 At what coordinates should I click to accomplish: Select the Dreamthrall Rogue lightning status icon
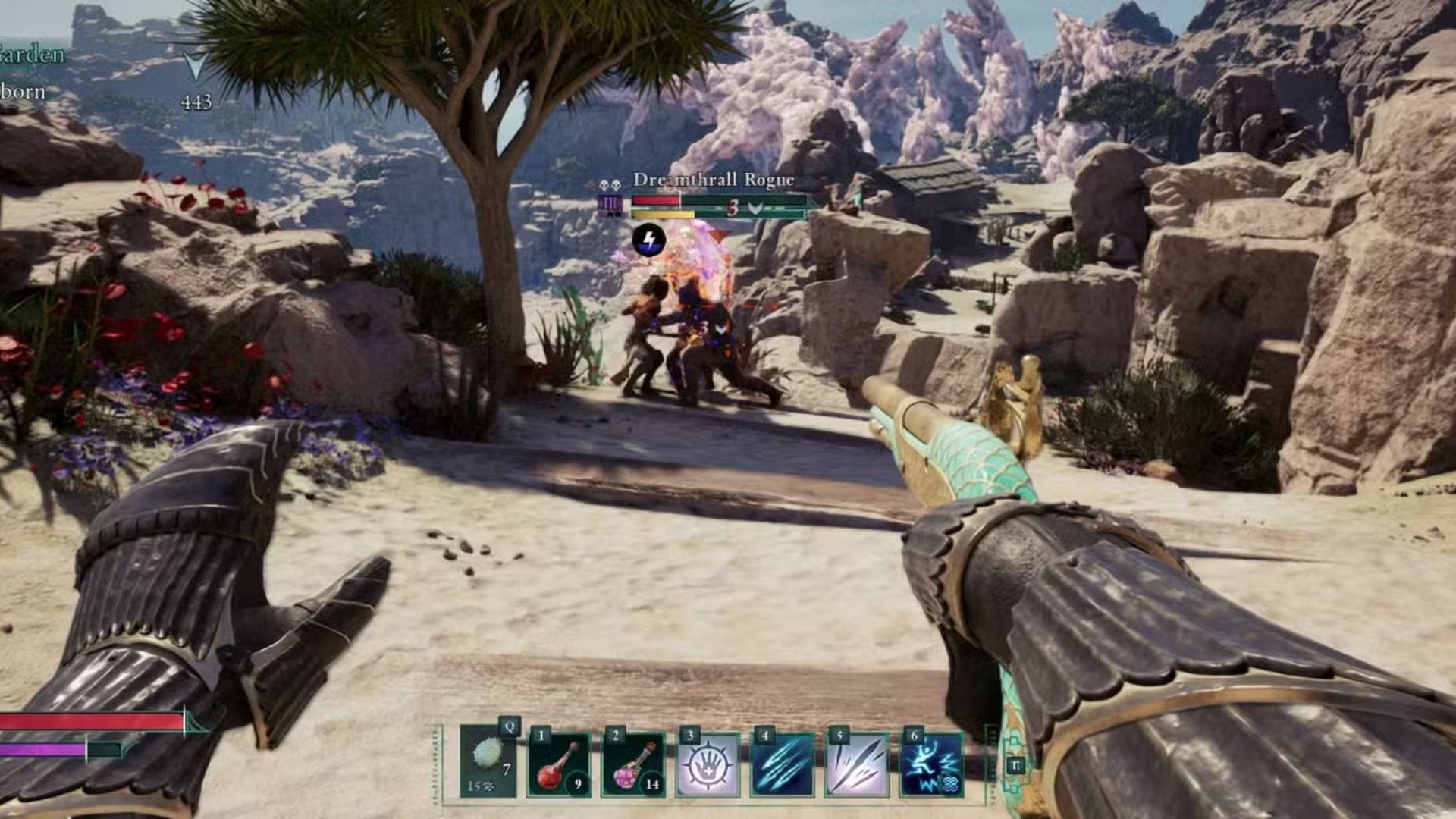[648, 240]
